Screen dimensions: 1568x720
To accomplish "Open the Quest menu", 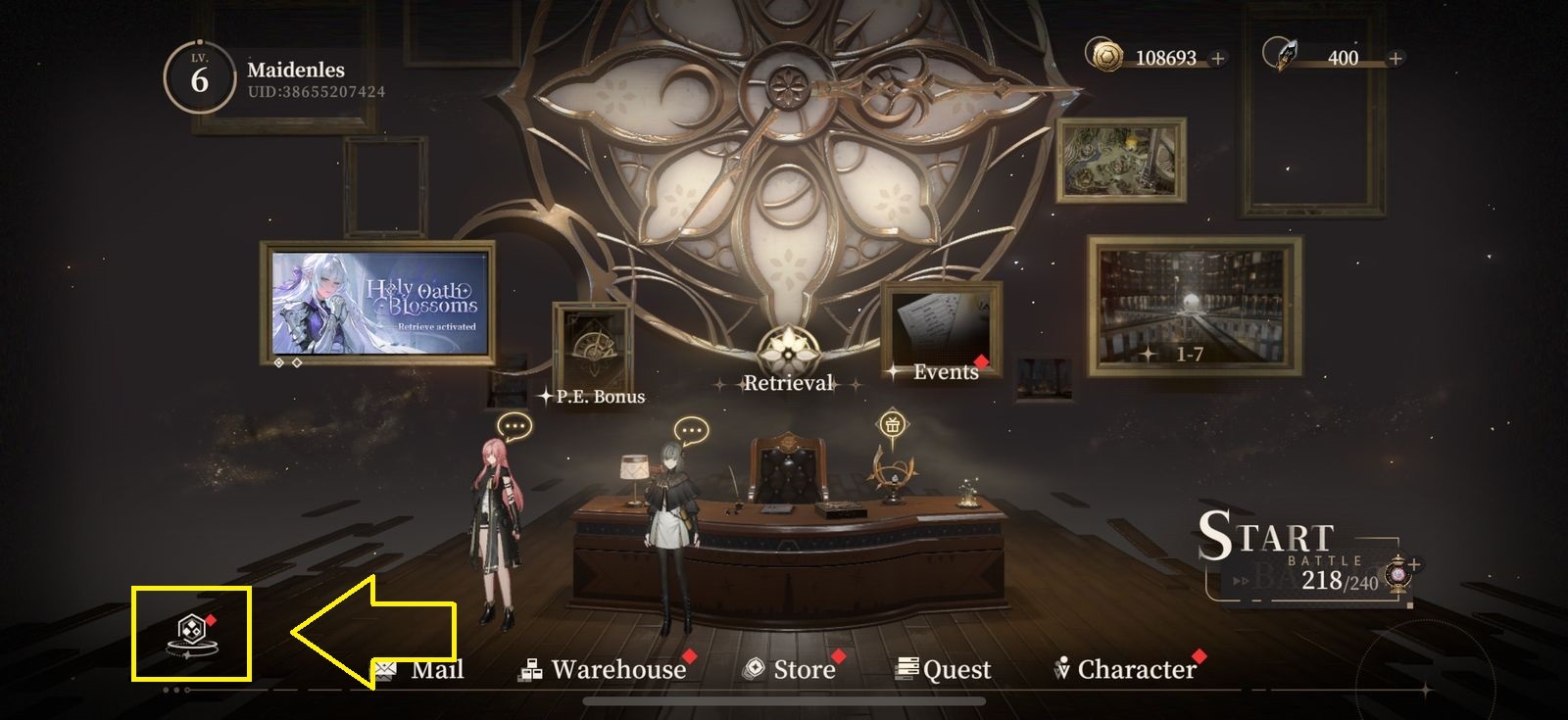I will 944,670.
